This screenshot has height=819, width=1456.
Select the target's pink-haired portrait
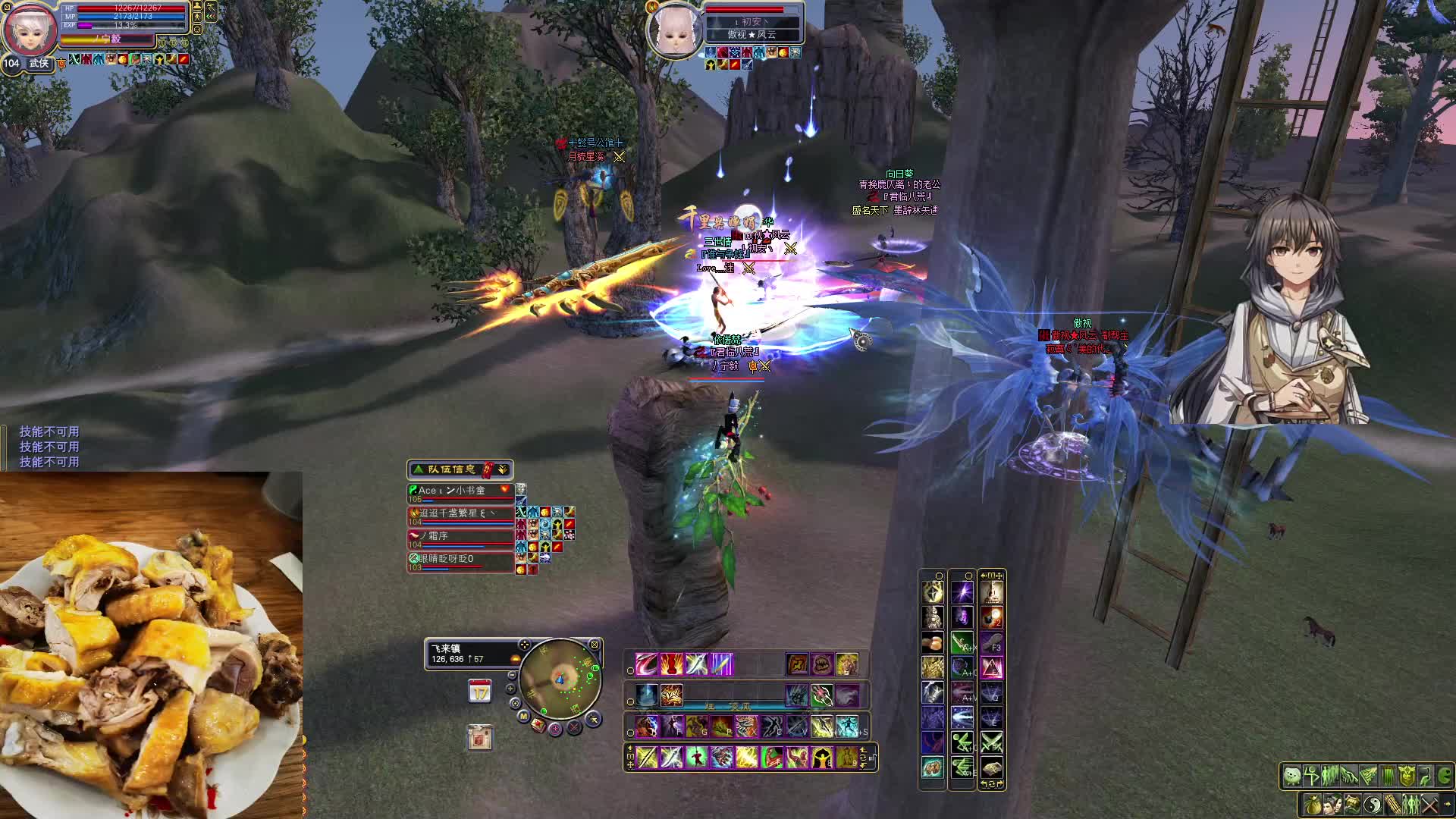tap(674, 30)
